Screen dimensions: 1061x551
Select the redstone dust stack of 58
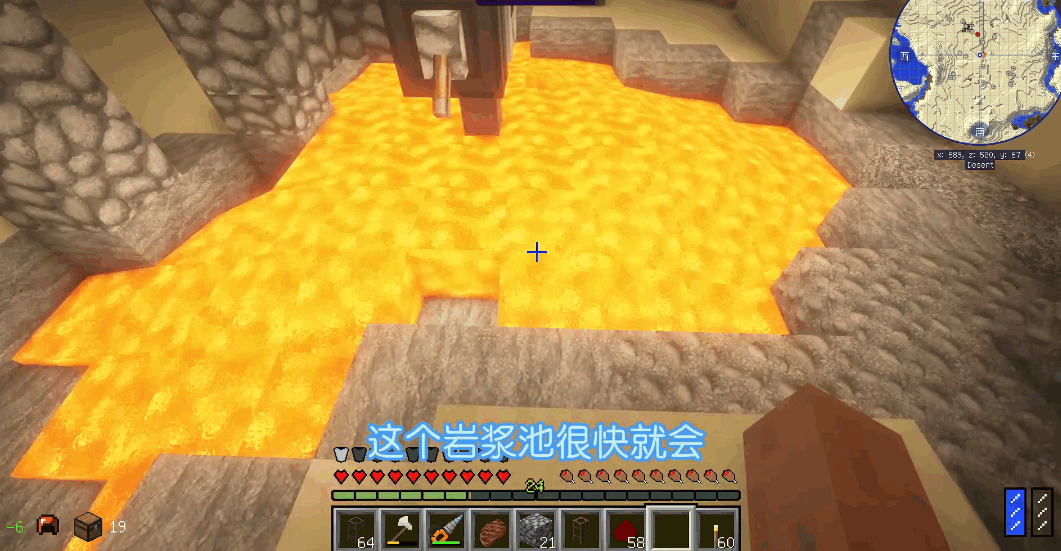click(x=626, y=529)
